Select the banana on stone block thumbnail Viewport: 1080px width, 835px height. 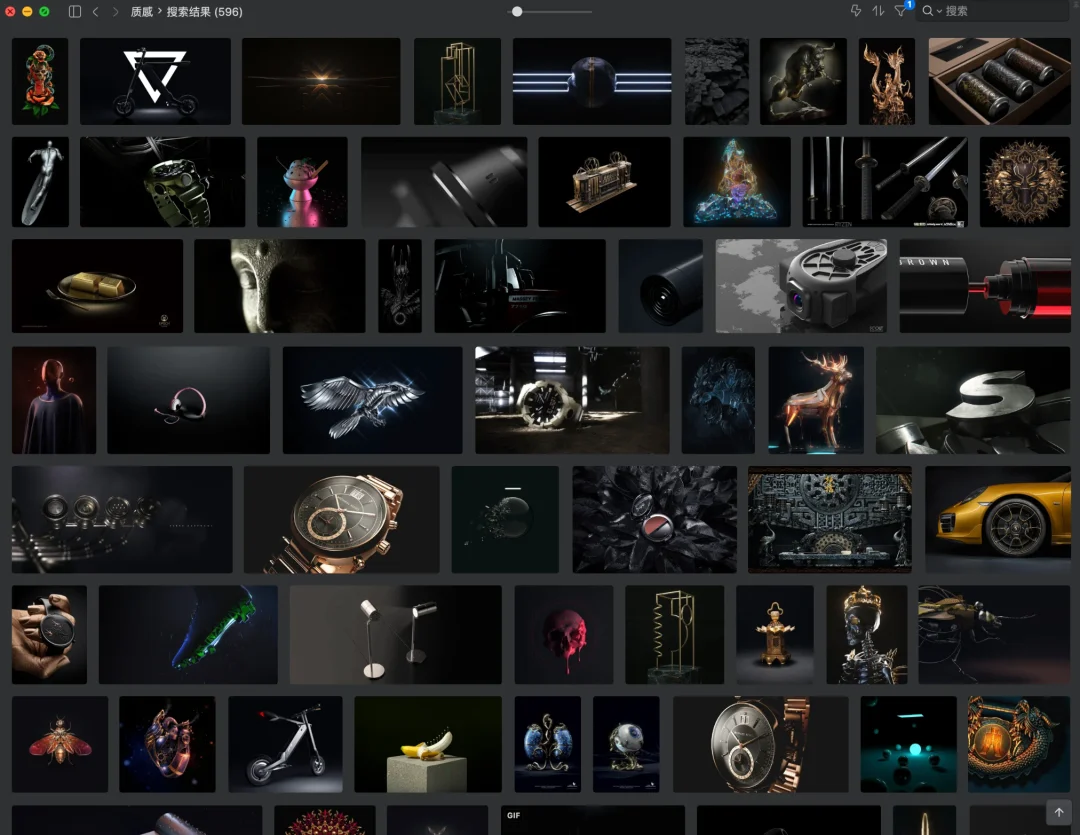(427, 744)
